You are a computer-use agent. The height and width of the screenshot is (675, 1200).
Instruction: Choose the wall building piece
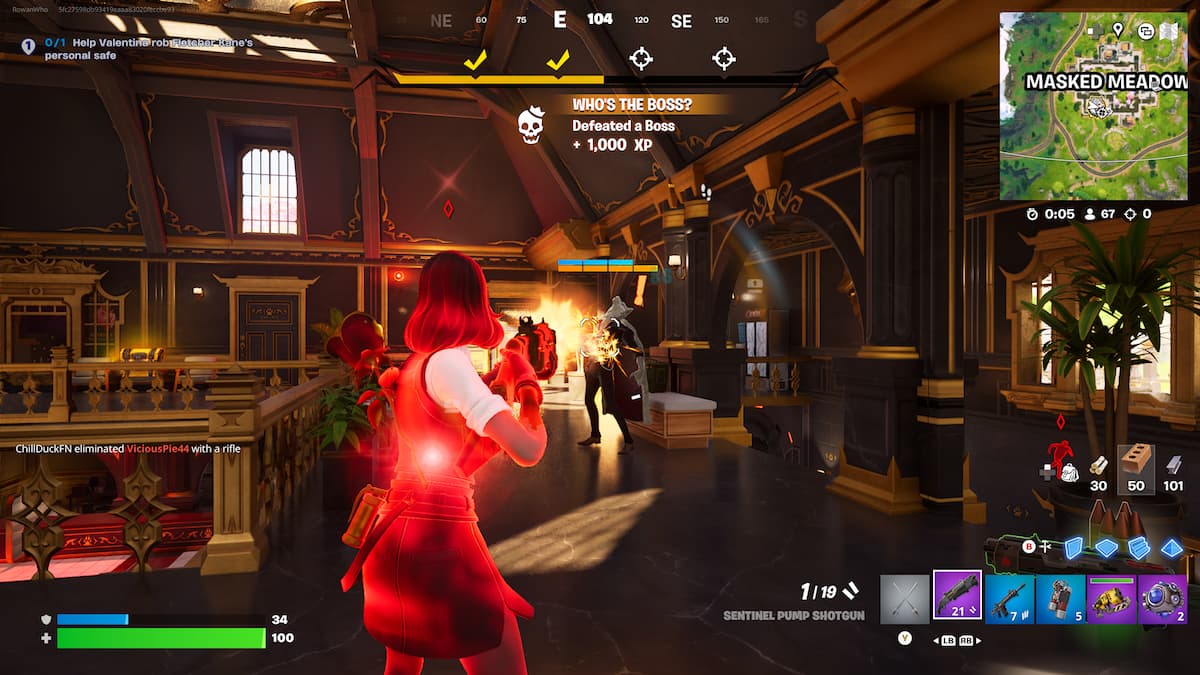click(1073, 547)
